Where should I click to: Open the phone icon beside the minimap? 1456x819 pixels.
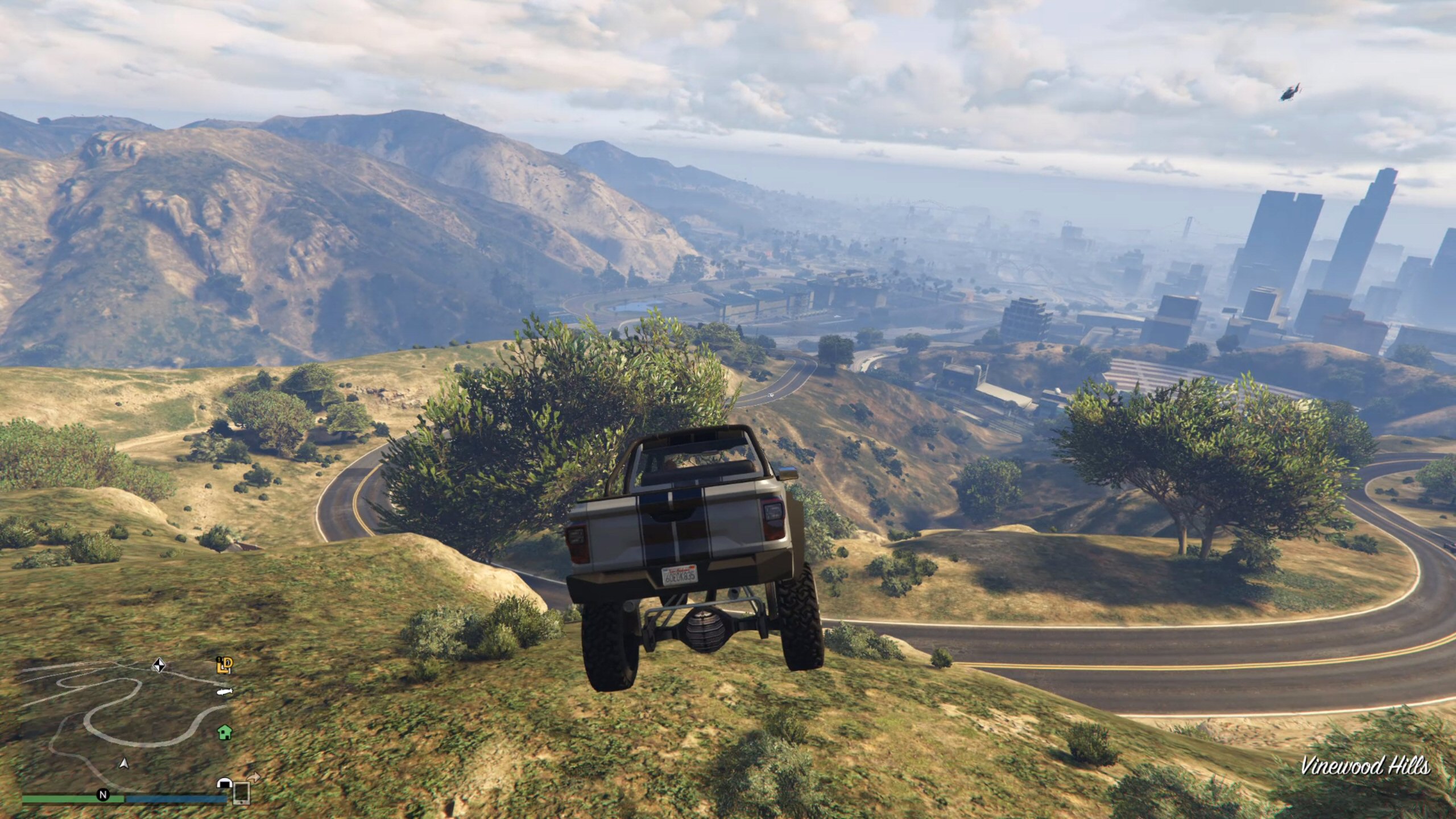coord(242,792)
